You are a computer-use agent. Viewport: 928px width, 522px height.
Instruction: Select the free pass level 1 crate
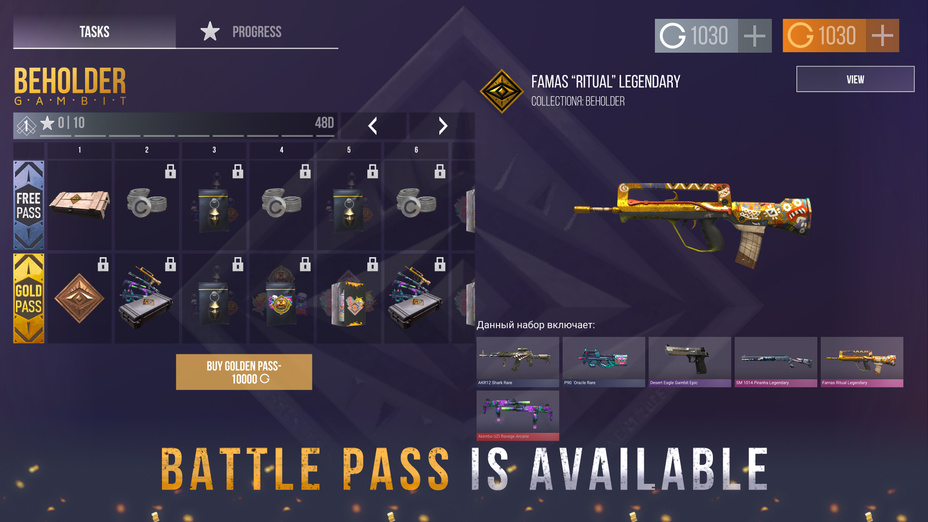(x=79, y=204)
